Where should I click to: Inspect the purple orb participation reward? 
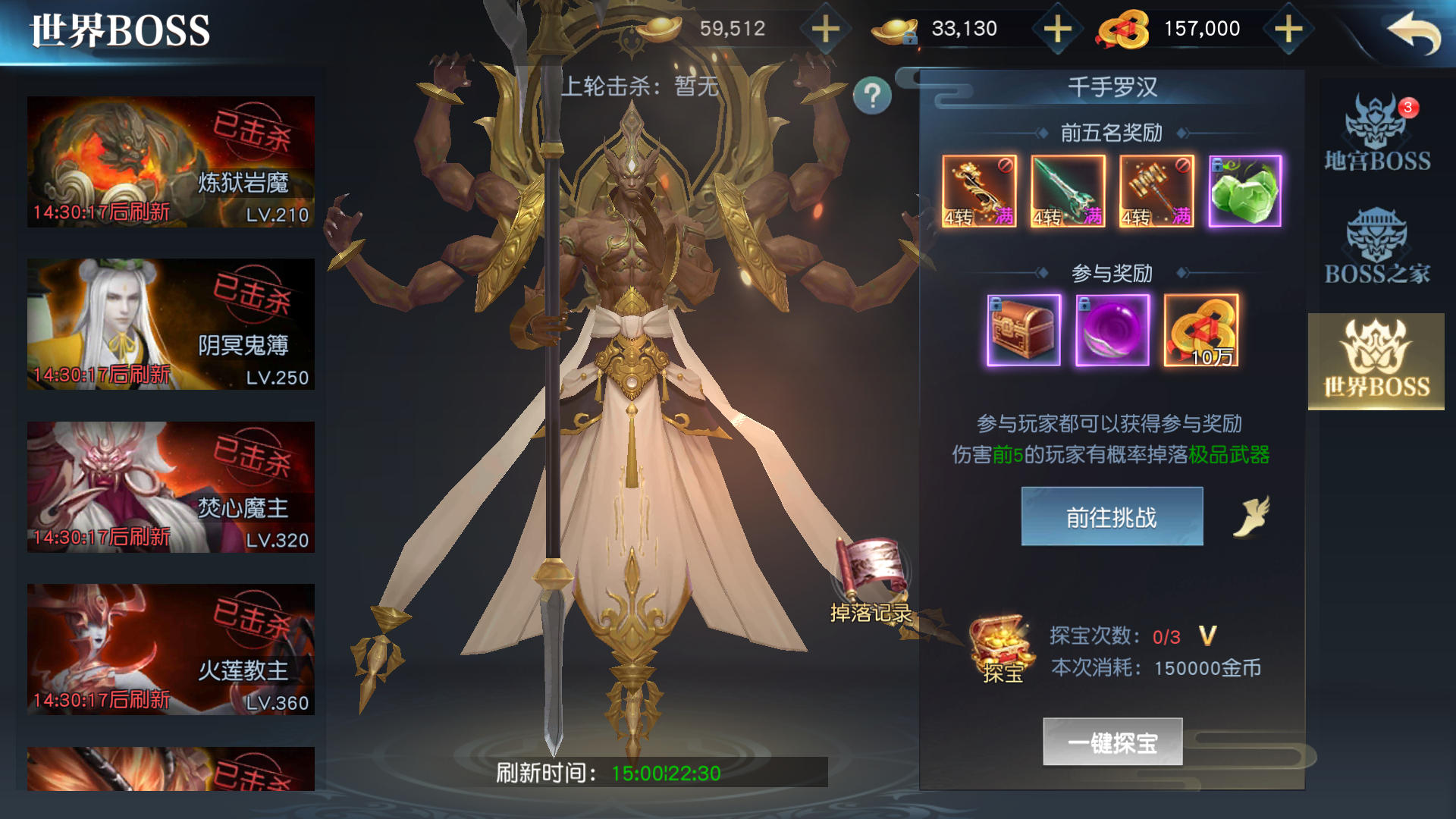tap(1112, 331)
